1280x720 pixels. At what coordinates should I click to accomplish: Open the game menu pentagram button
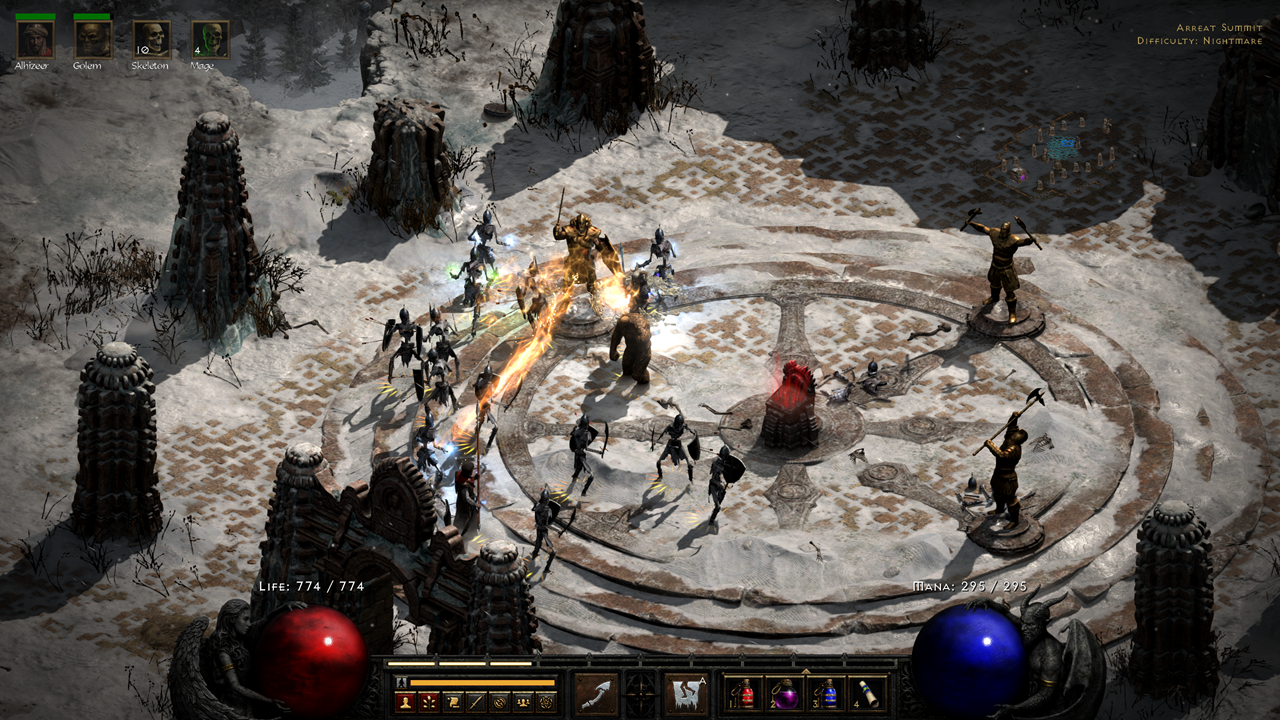pyautogui.click(x=546, y=702)
